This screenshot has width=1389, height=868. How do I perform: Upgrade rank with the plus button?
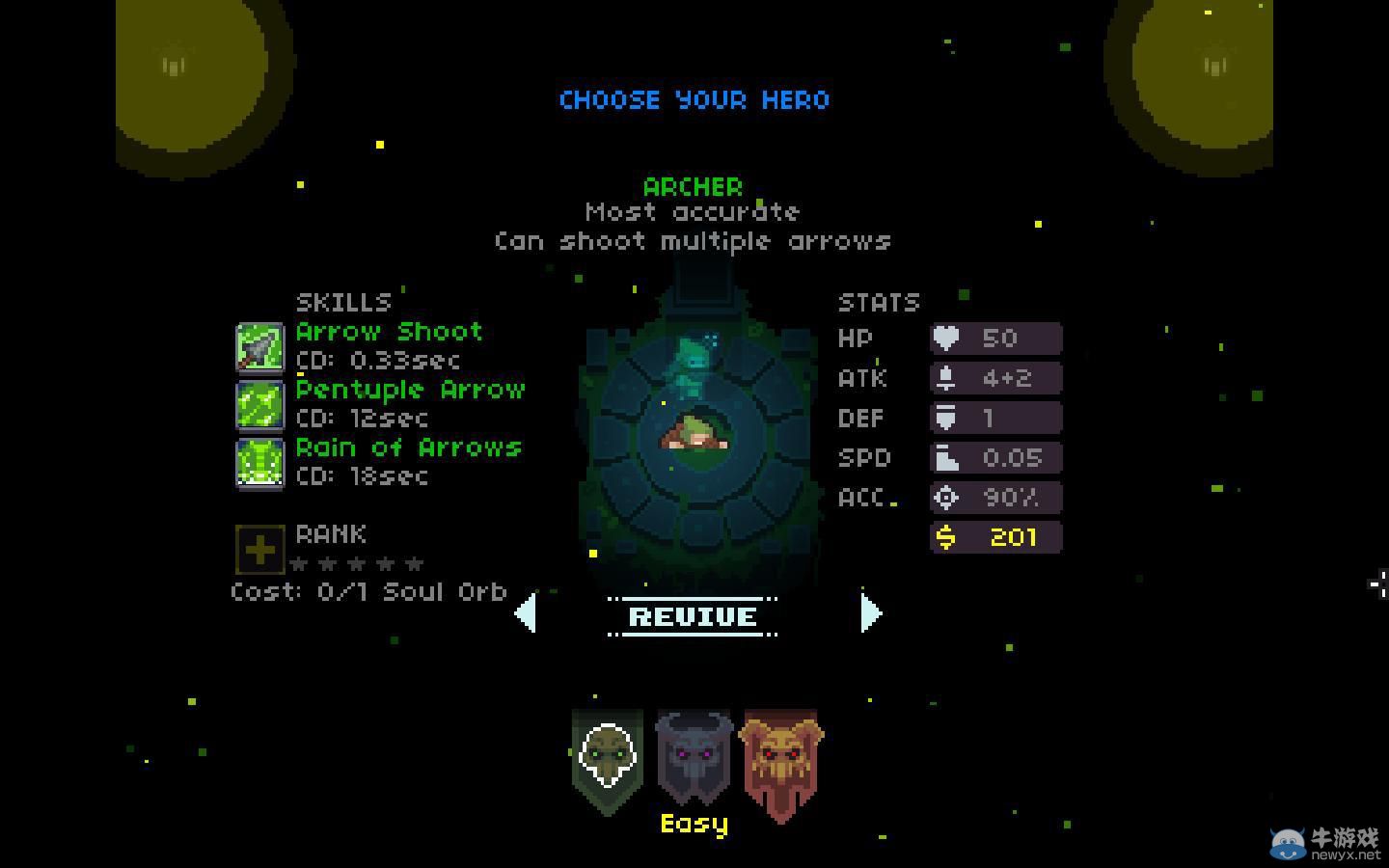(x=259, y=550)
